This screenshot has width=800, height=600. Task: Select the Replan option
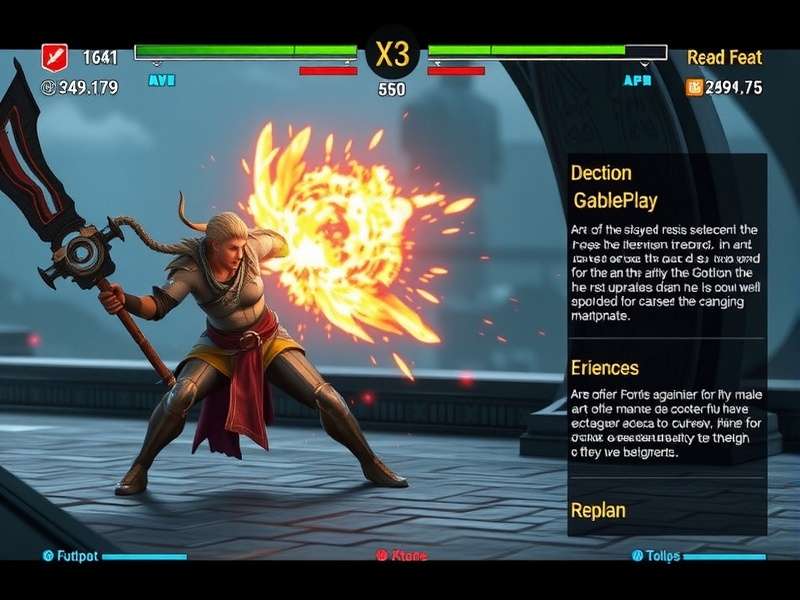pos(598,510)
